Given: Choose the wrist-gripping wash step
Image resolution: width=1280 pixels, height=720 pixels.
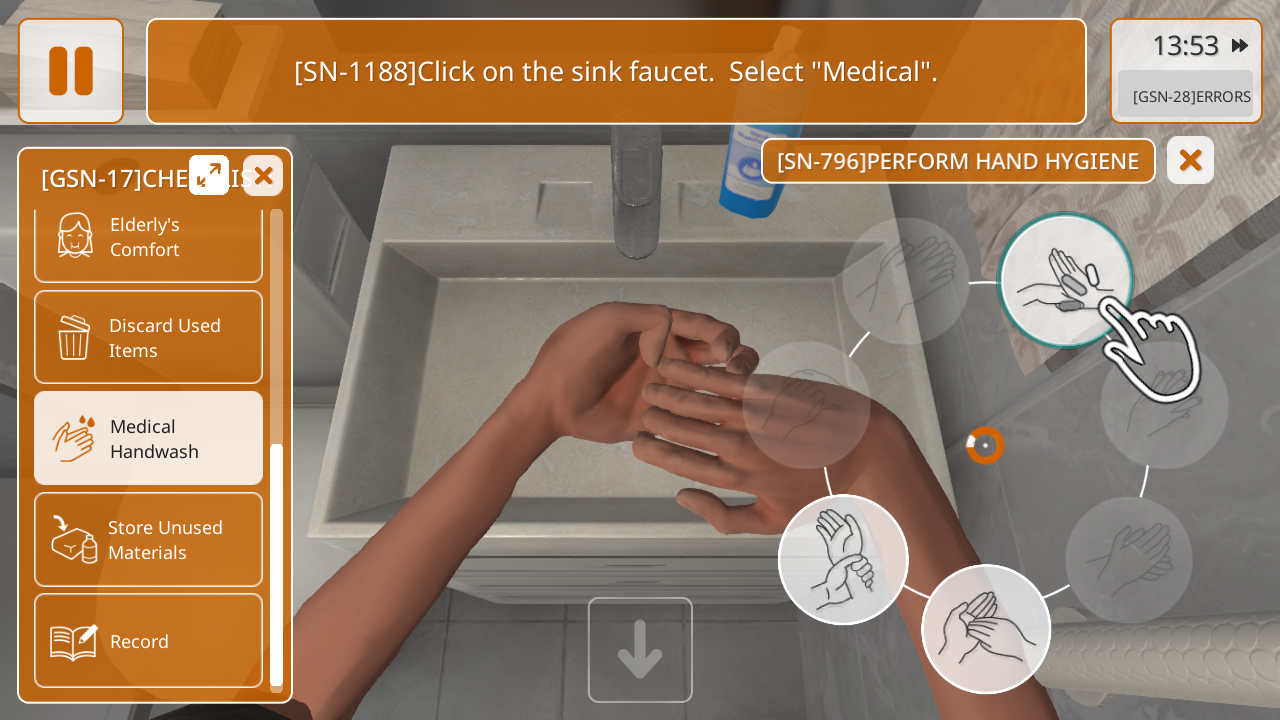Looking at the screenshot, I should (x=843, y=560).
